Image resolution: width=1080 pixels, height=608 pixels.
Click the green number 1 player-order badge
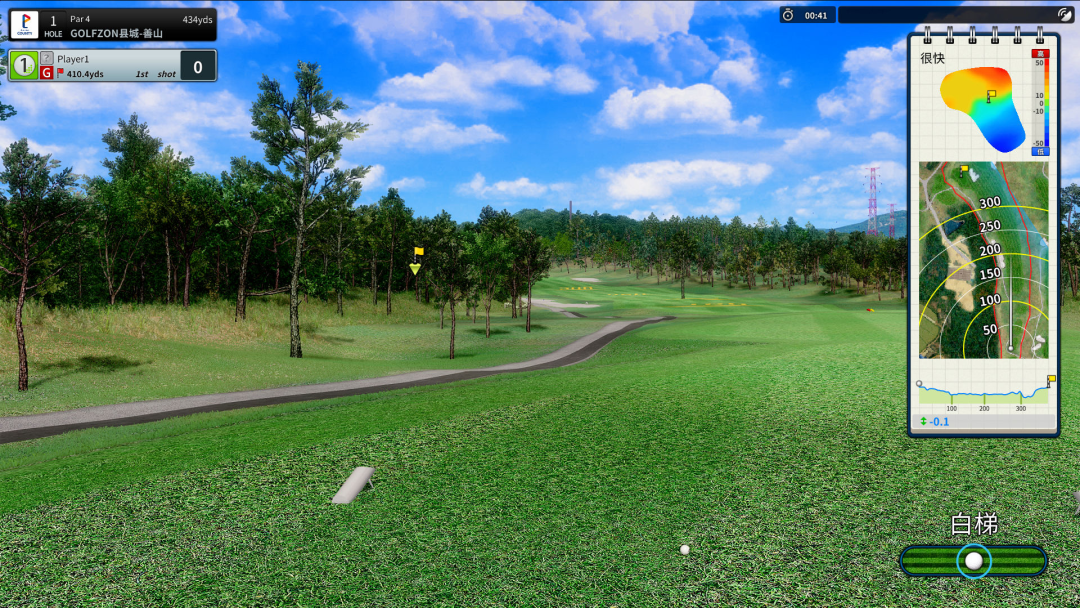tap(24, 66)
